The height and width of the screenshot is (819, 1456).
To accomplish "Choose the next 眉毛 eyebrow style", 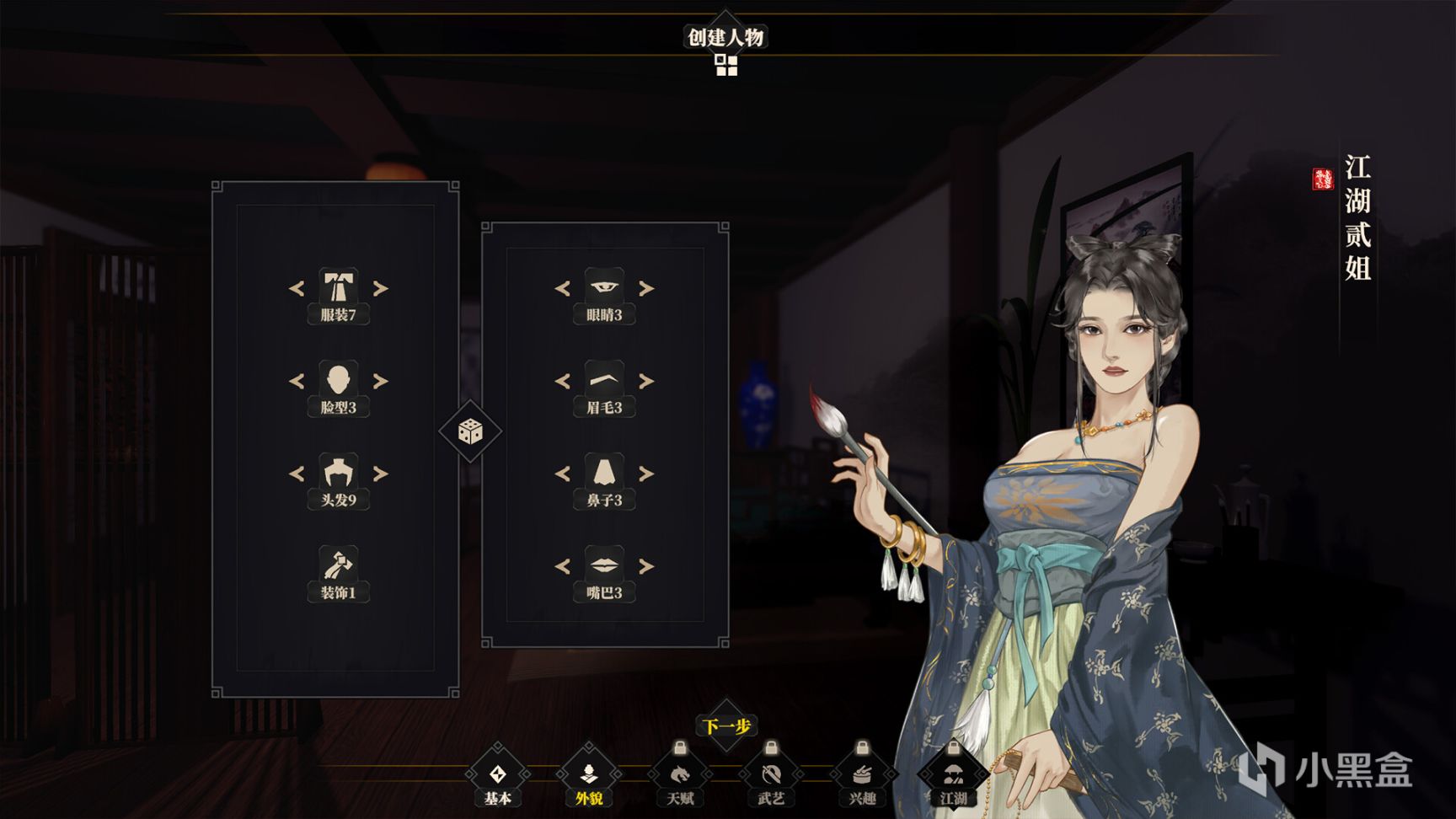I will (646, 382).
